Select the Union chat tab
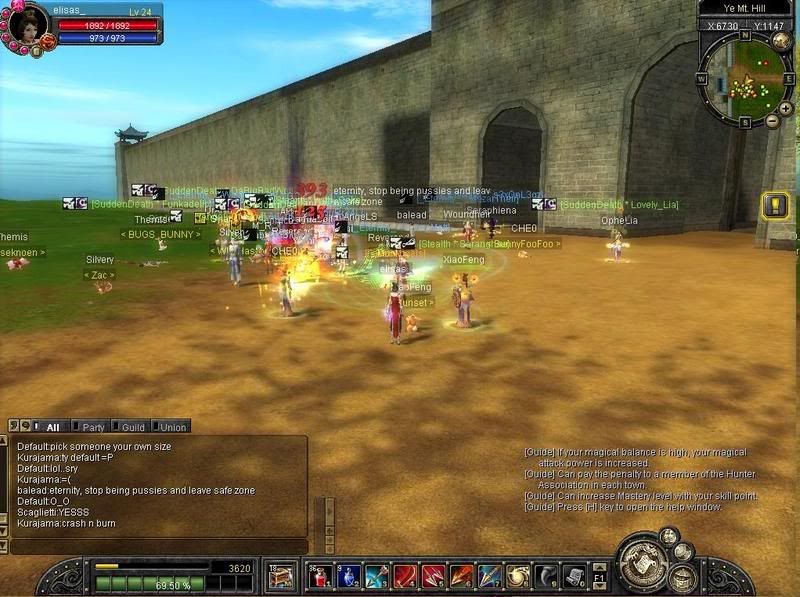 tap(172, 427)
